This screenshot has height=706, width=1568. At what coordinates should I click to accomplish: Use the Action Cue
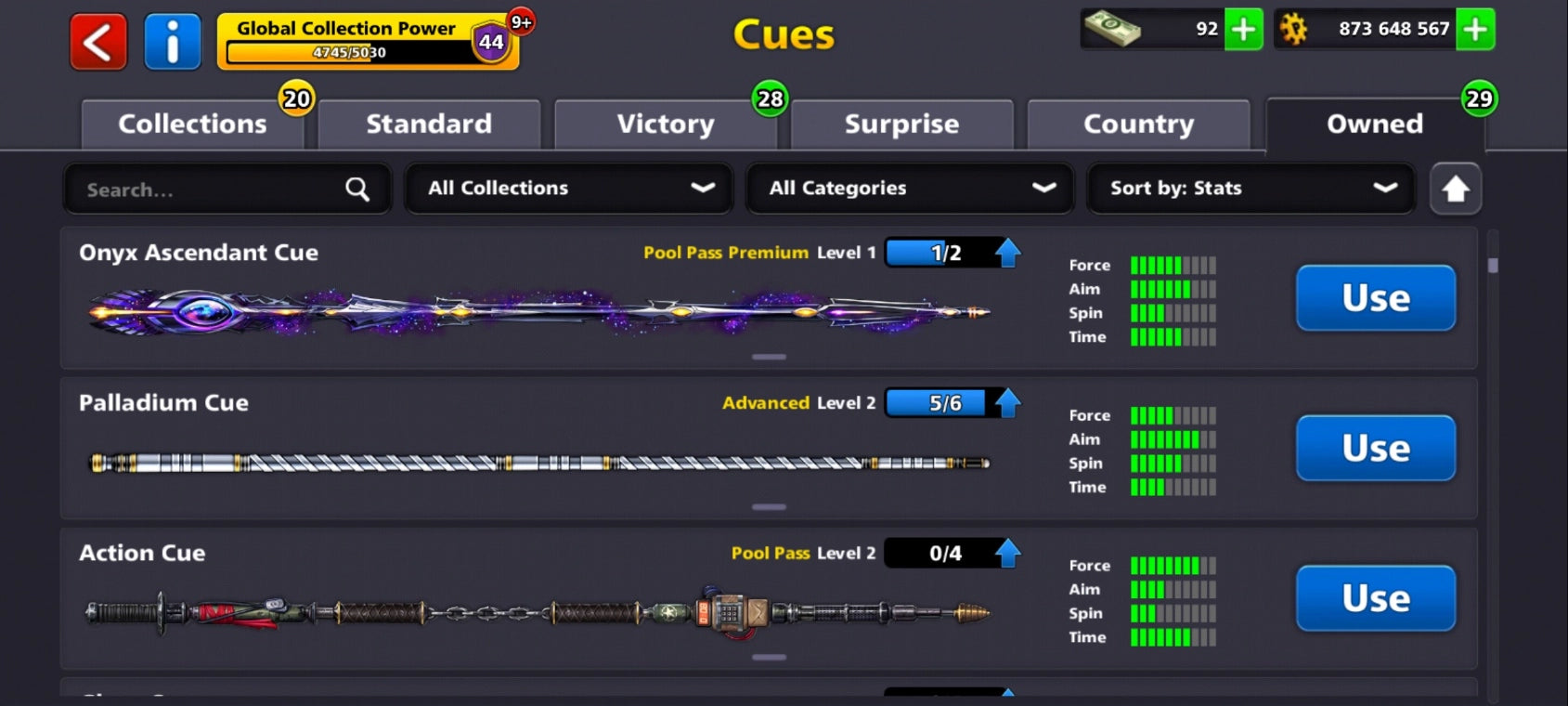click(1375, 598)
